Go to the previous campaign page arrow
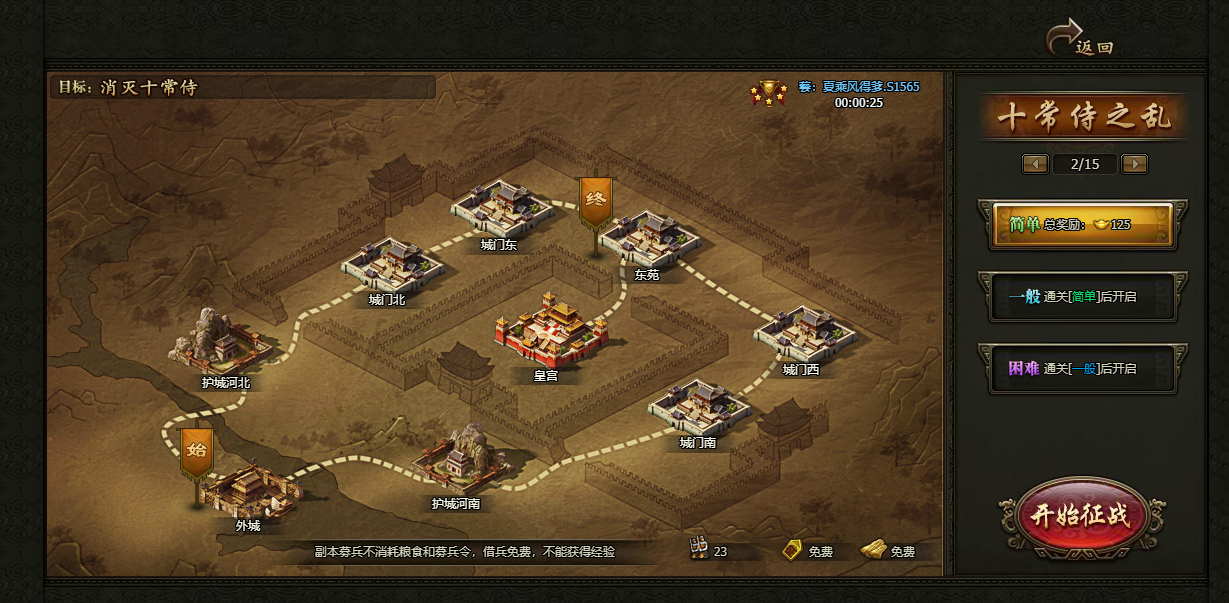 coord(1034,164)
